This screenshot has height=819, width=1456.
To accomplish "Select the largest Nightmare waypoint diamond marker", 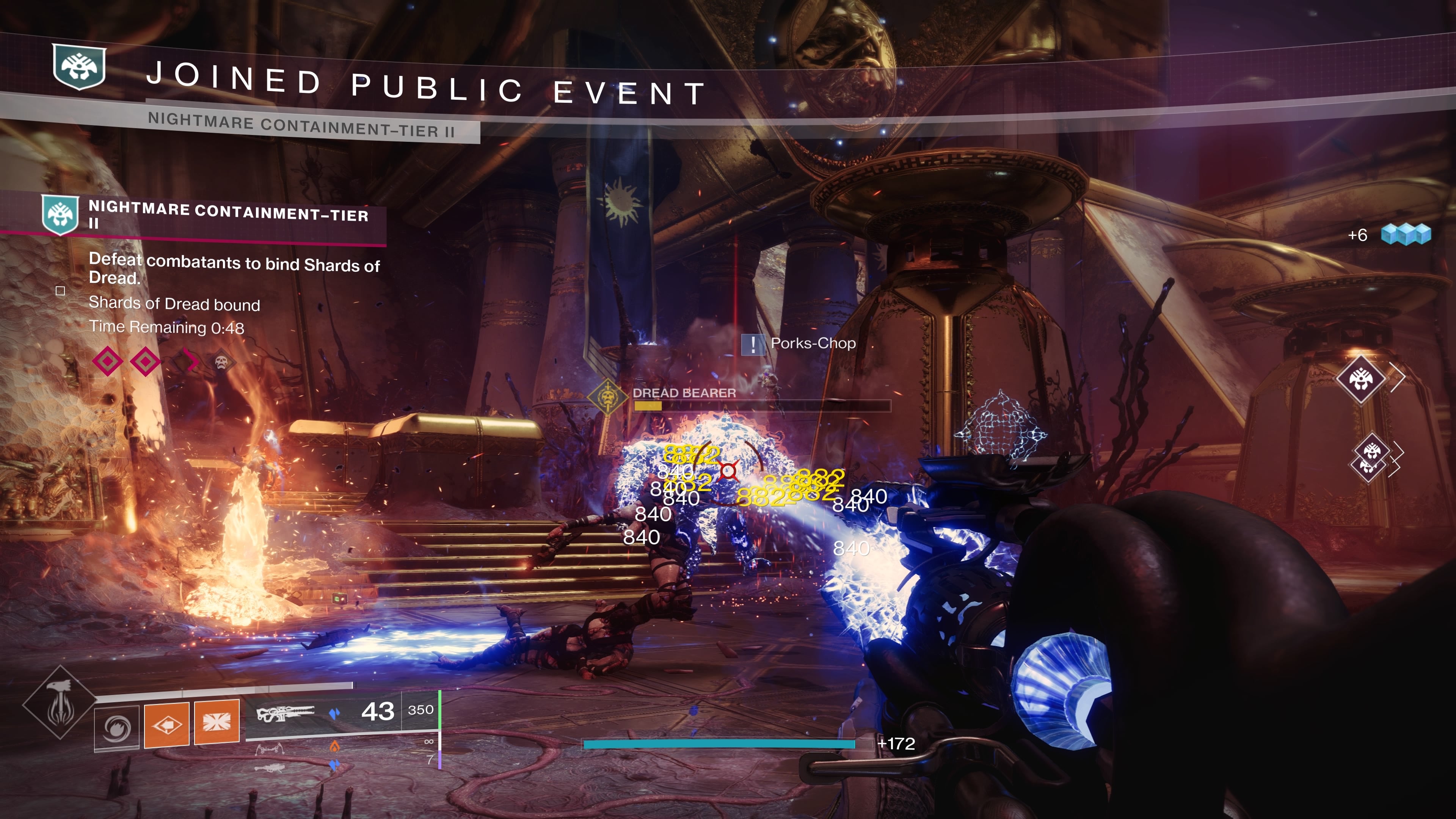I will point(1360,379).
